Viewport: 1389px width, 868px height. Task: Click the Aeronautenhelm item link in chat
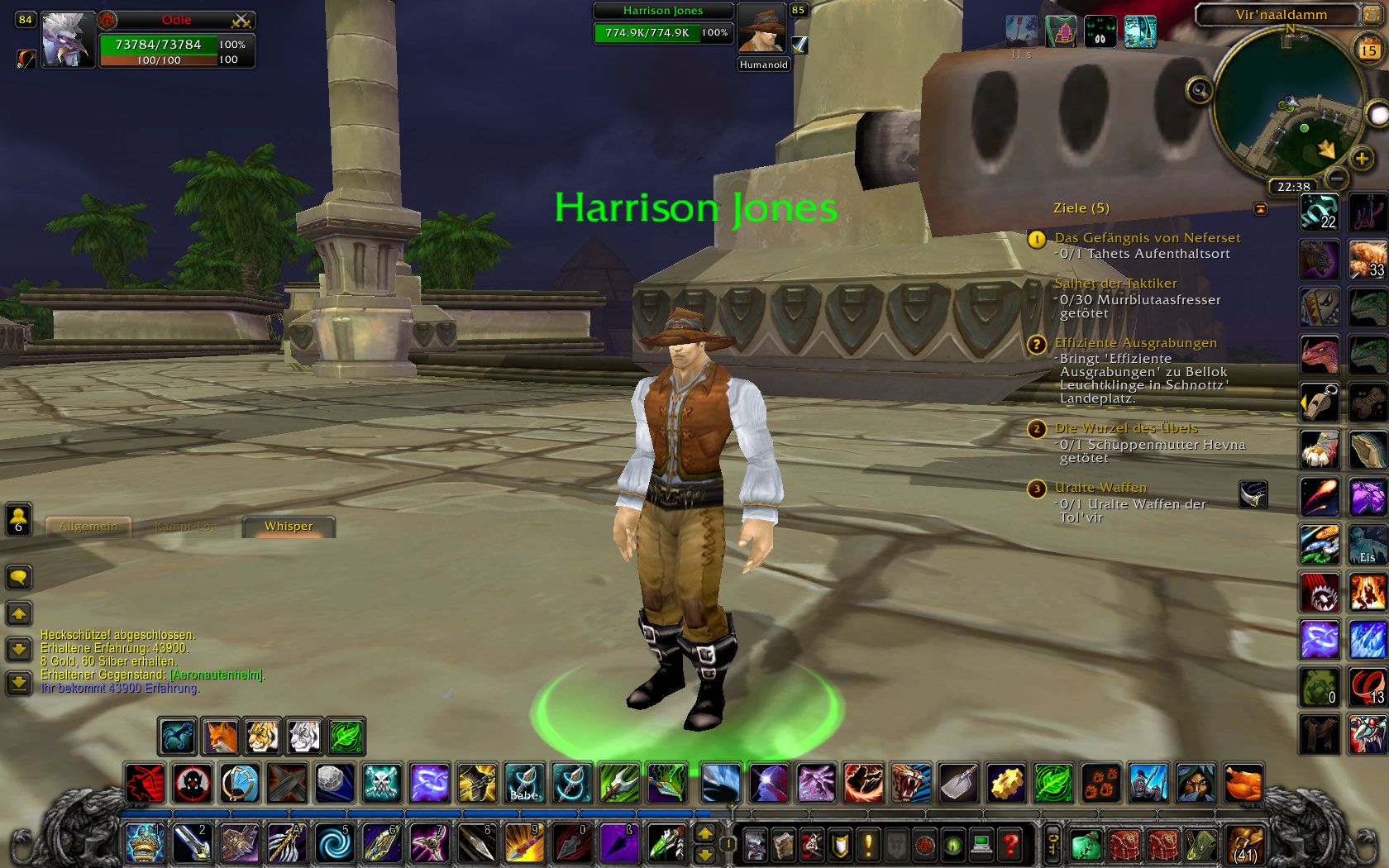[x=217, y=675]
